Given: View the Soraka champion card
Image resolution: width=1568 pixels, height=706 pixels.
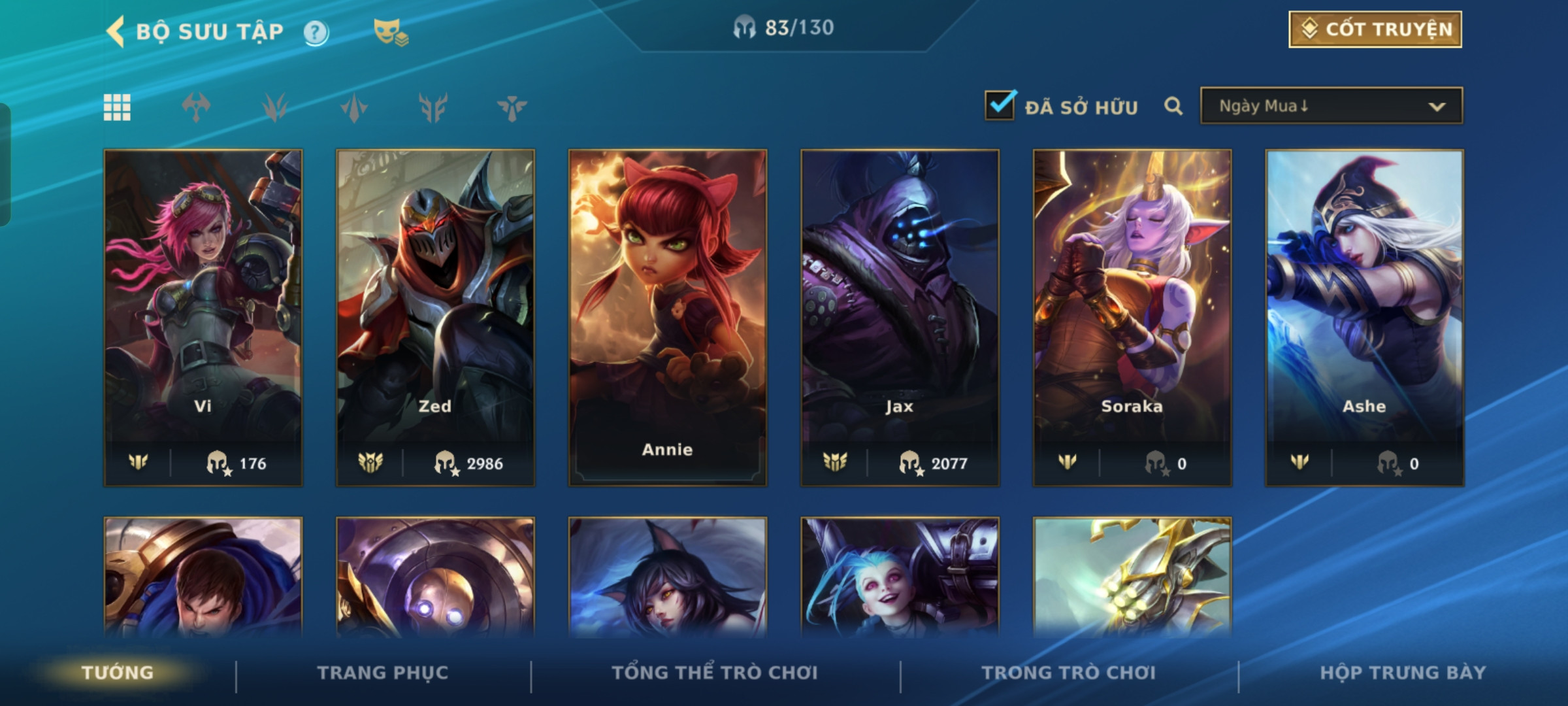Looking at the screenshot, I should click(x=1132, y=317).
